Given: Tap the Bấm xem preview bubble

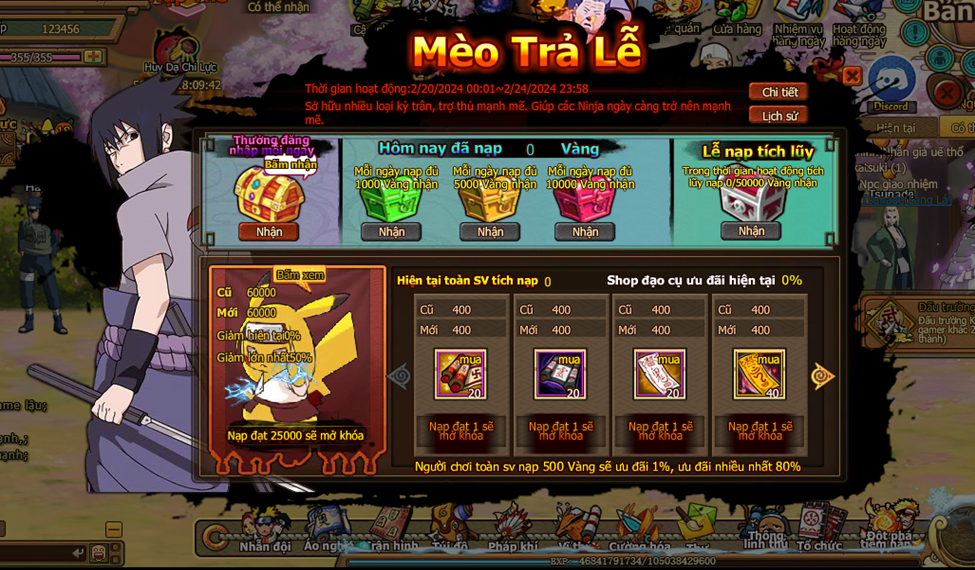Looking at the screenshot, I should point(299,275).
